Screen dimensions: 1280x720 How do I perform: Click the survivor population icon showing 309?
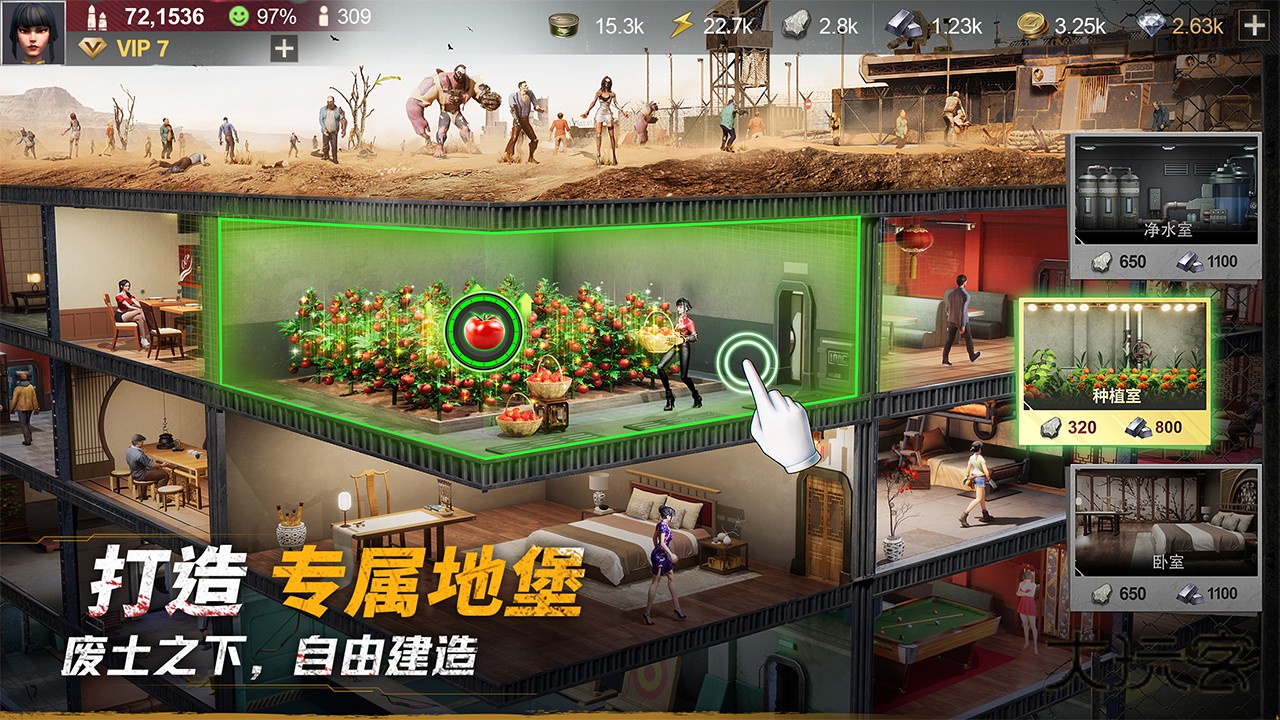click(x=324, y=15)
